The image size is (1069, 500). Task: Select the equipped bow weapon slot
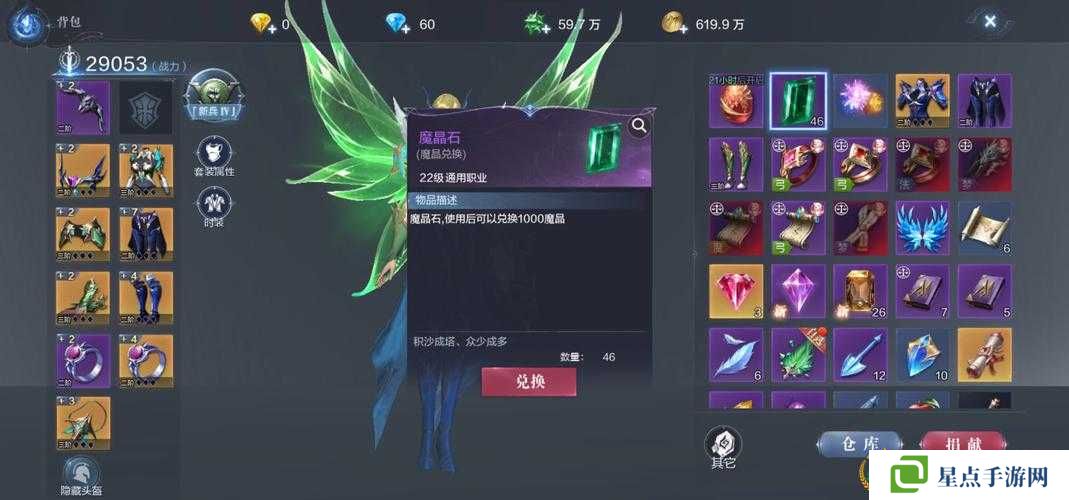(83, 107)
